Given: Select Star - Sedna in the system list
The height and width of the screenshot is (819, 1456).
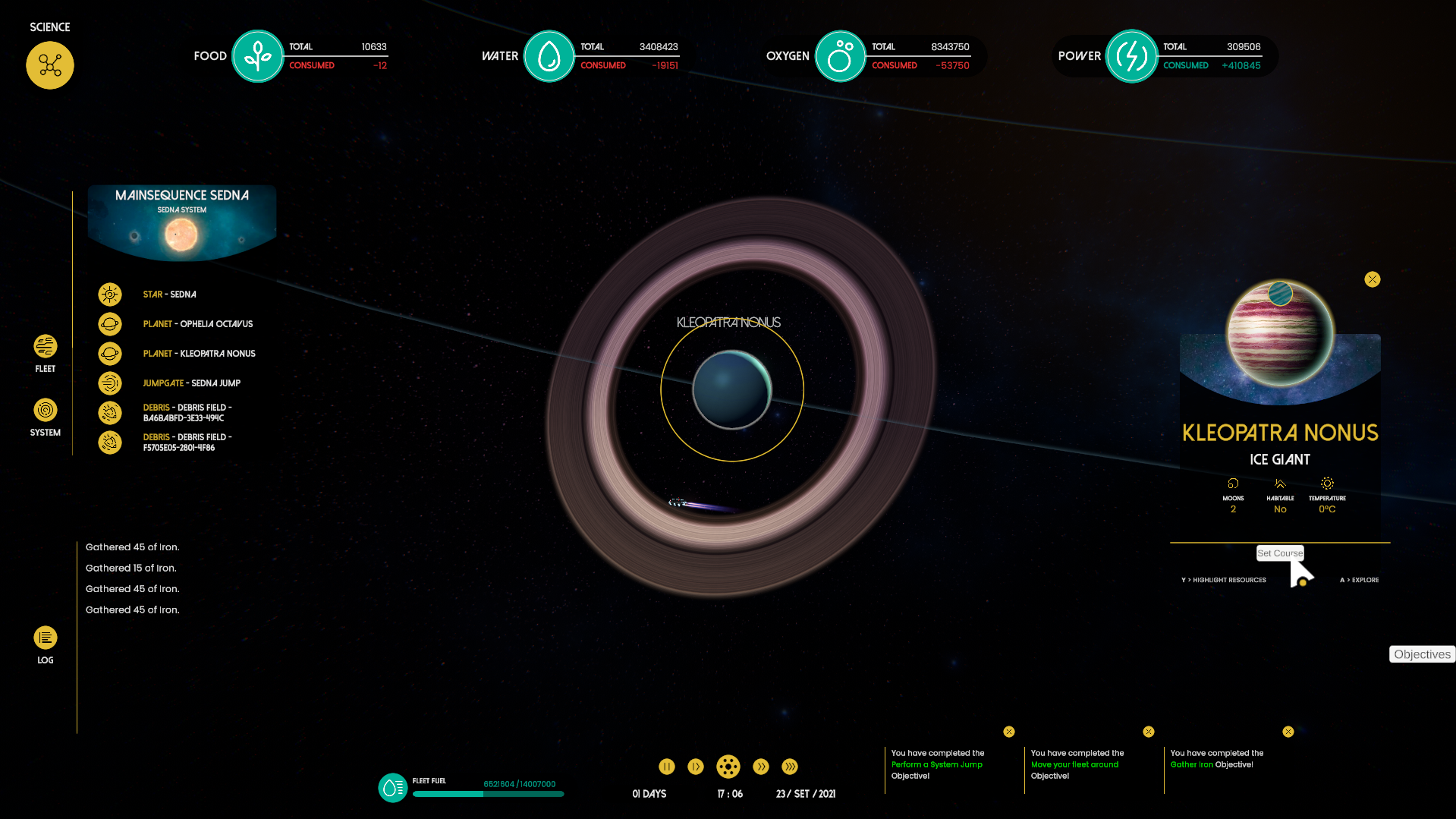Looking at the screenshot, I should coord(169,295).
